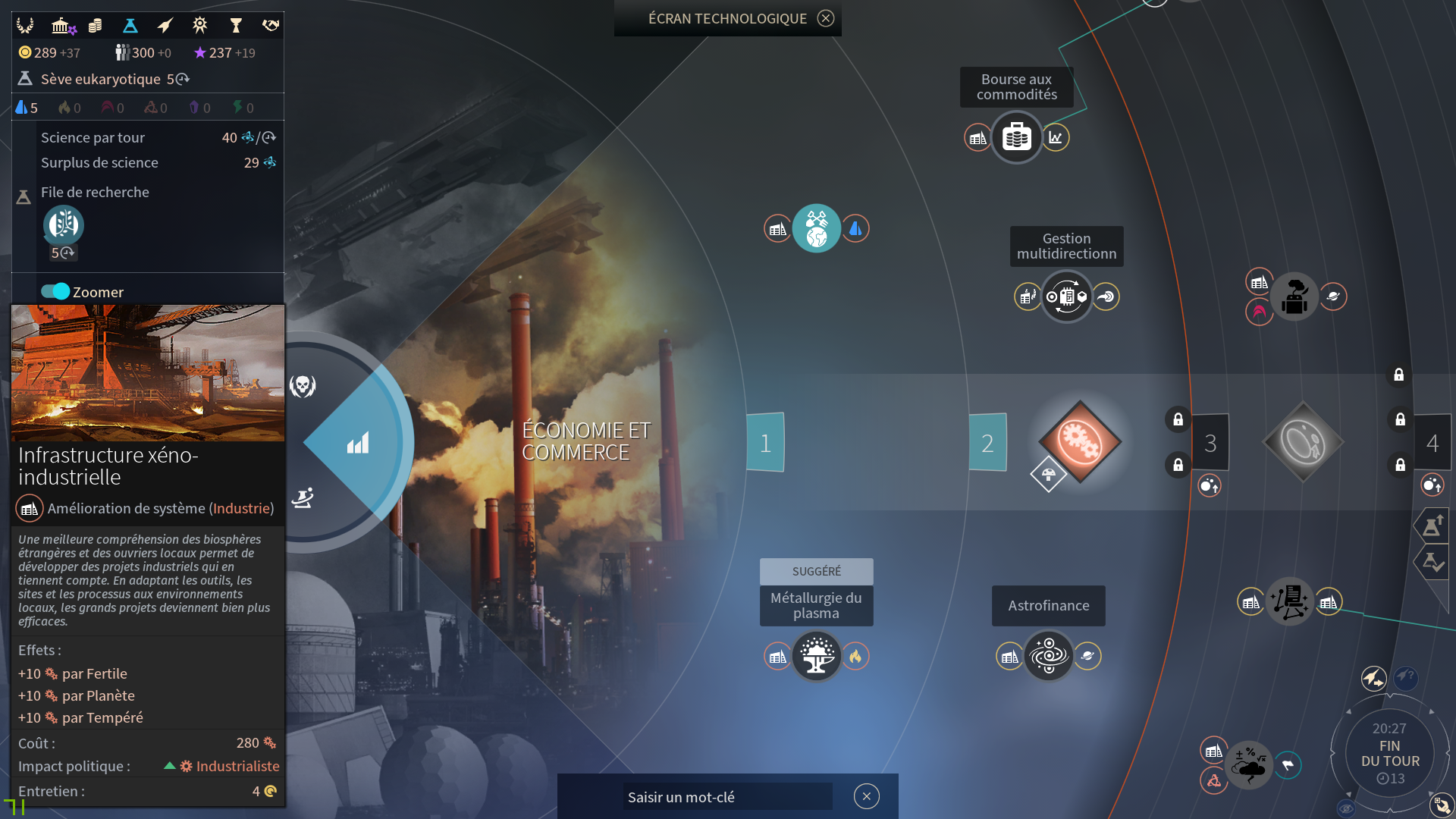End the turn with Fin du tour
Screen dimensions: 1456x819
click(1389, 753)
